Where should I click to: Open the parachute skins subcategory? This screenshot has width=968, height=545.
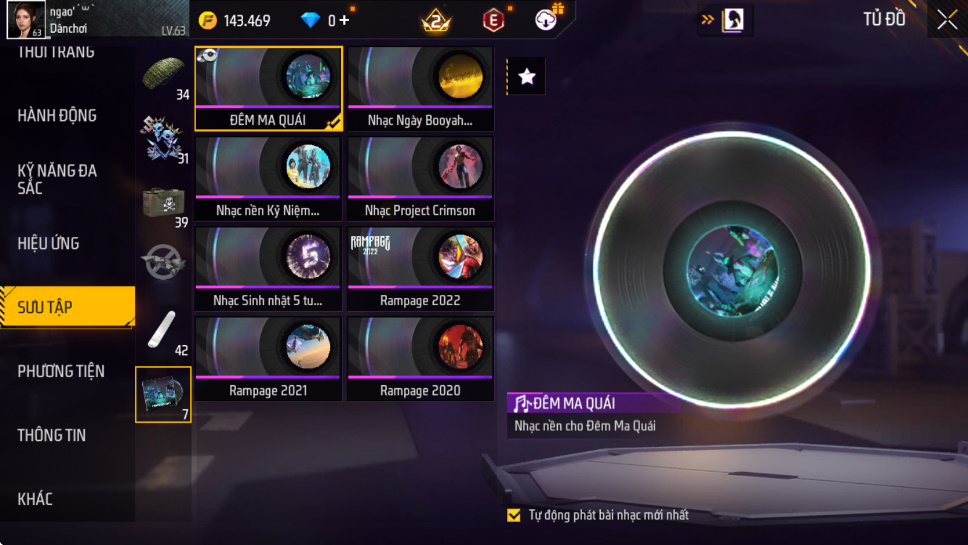click(163, 76)
